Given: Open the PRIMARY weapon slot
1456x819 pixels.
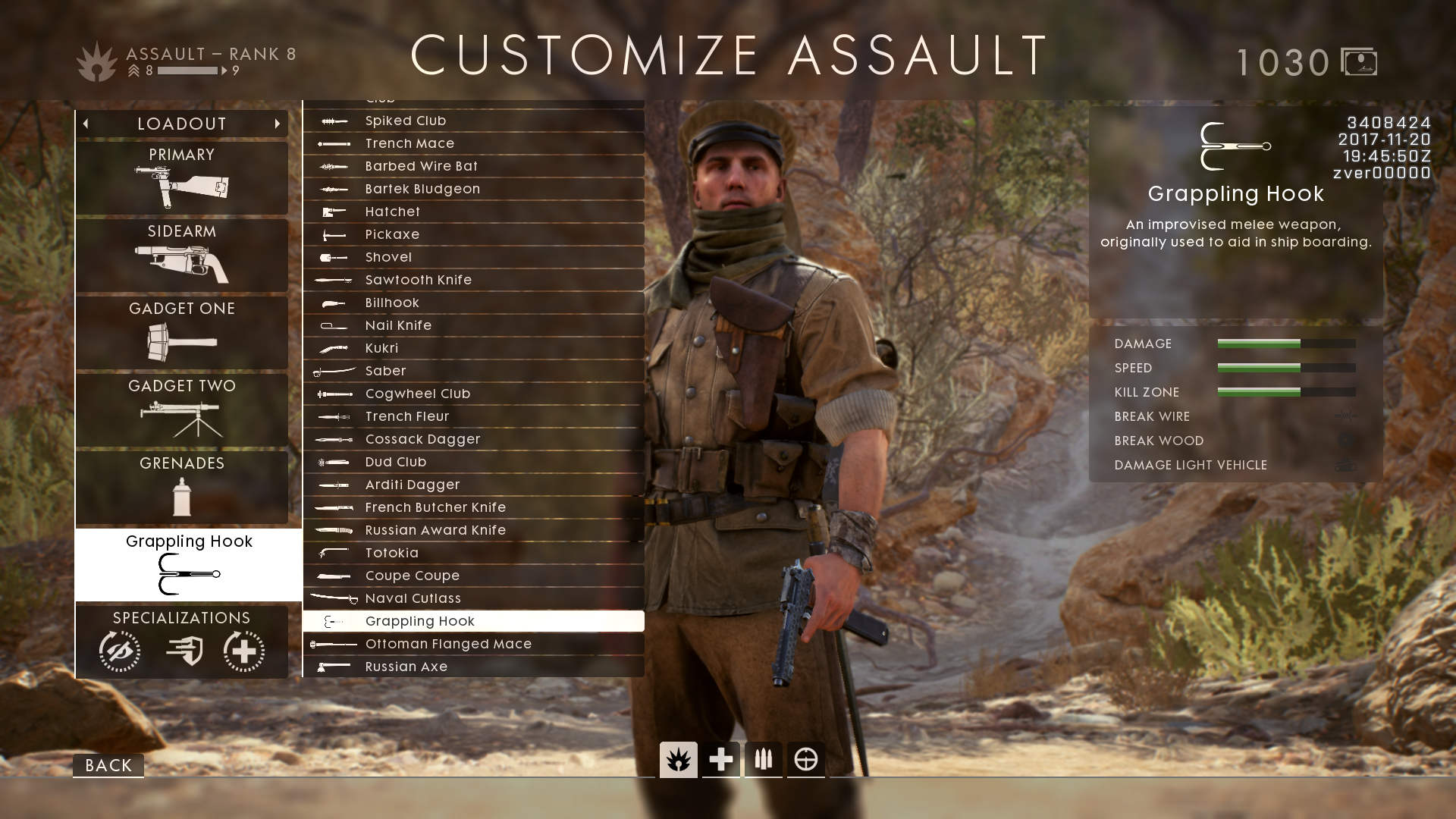Looking at the screenshot, I should pos(182,178).
